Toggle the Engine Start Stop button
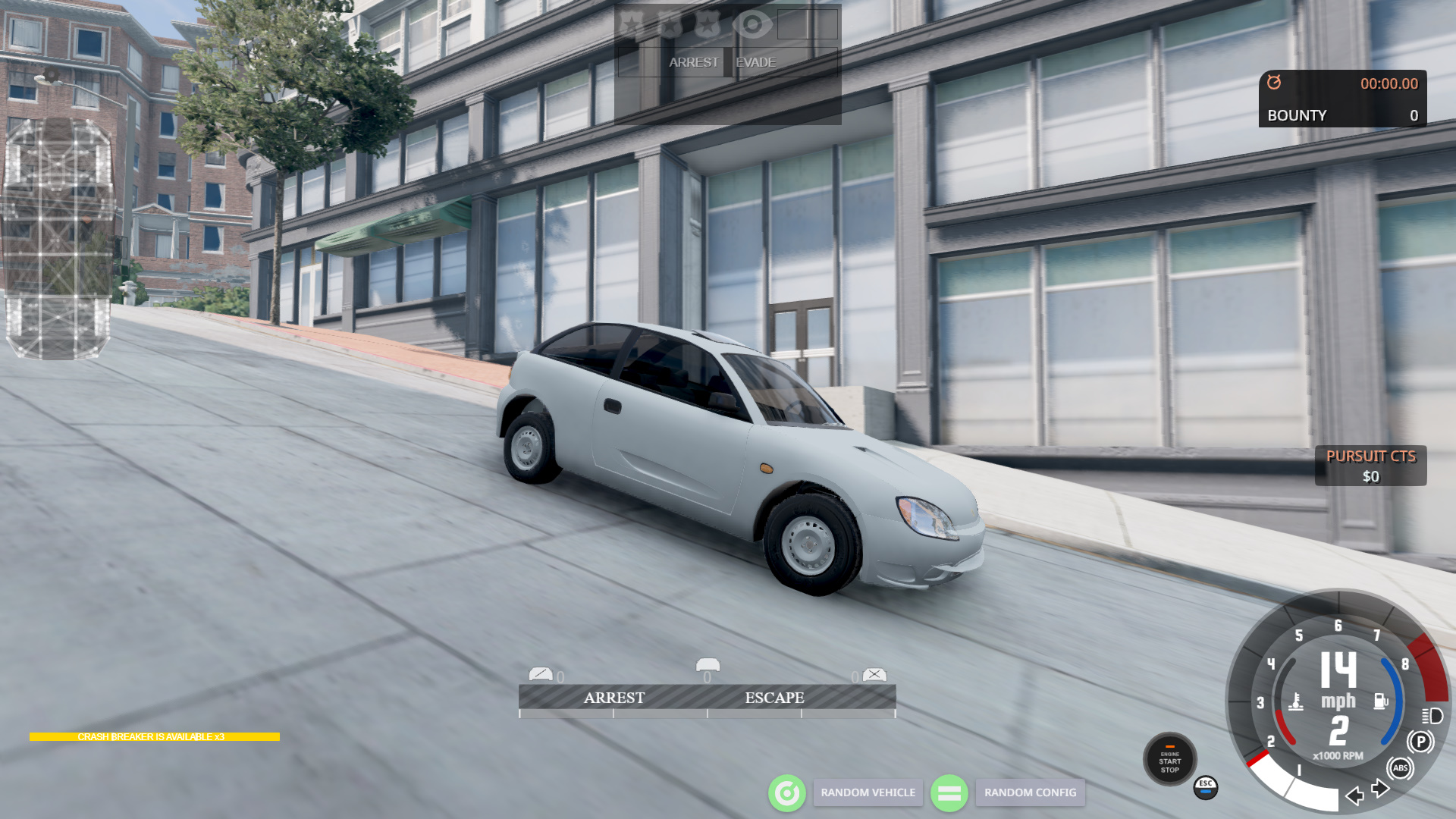1456x819 pixels. click(1169, 760)
